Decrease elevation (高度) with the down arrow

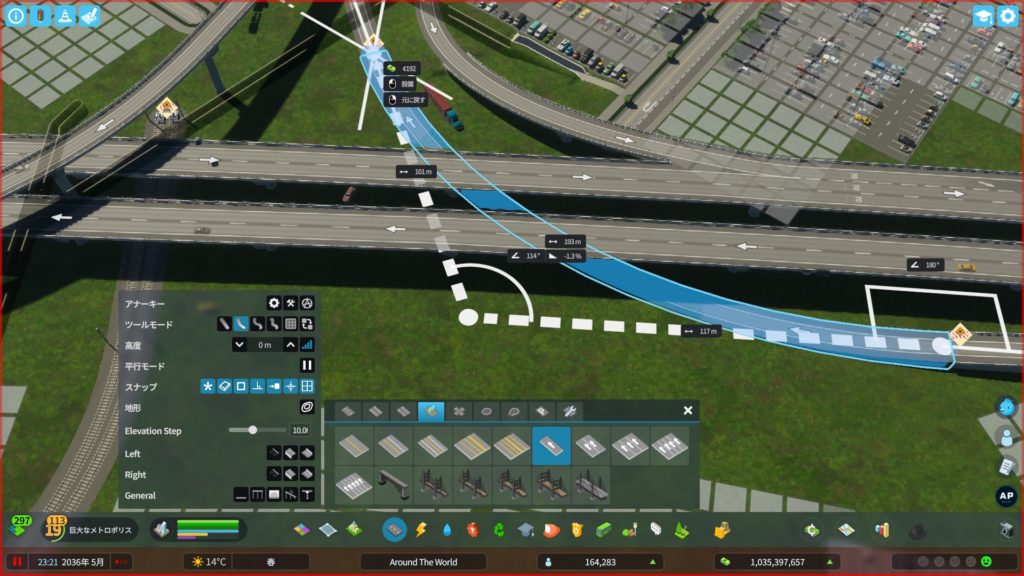(239, 344)
